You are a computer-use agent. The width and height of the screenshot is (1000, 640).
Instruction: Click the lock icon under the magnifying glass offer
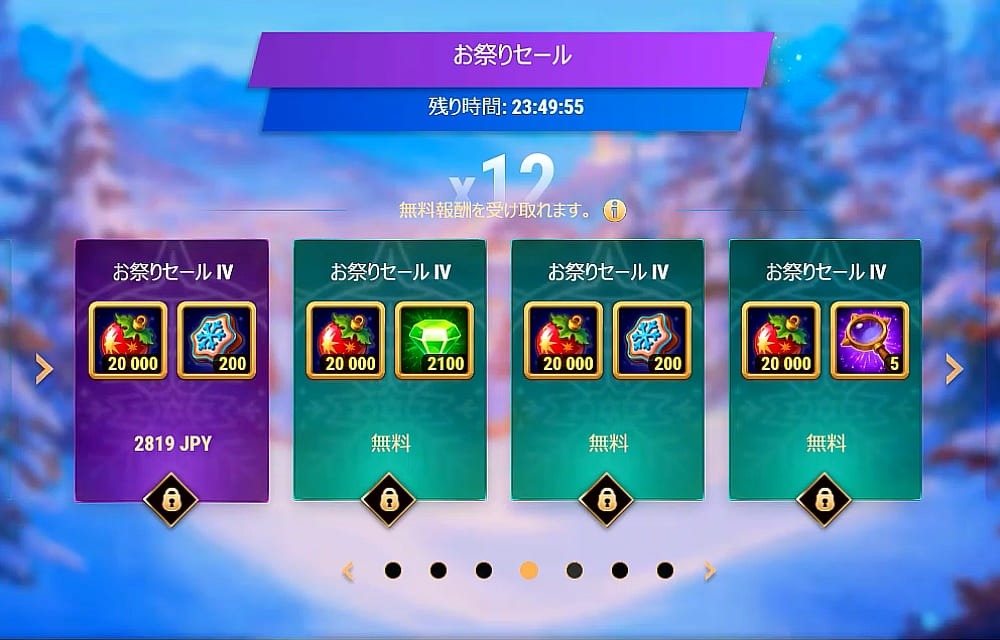[x=826, y=499]
